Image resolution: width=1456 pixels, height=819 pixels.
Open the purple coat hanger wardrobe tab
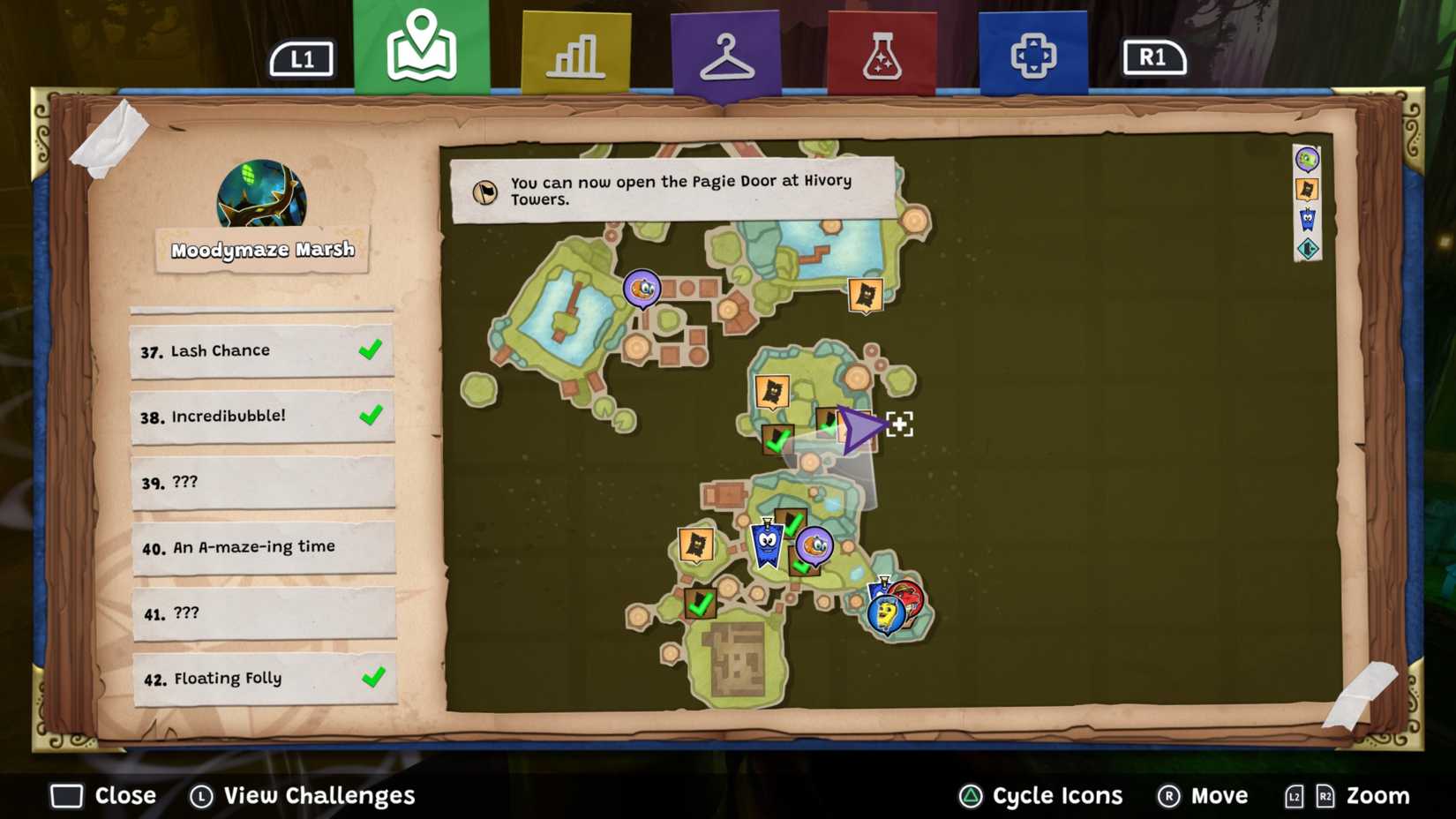click(725, 55)
